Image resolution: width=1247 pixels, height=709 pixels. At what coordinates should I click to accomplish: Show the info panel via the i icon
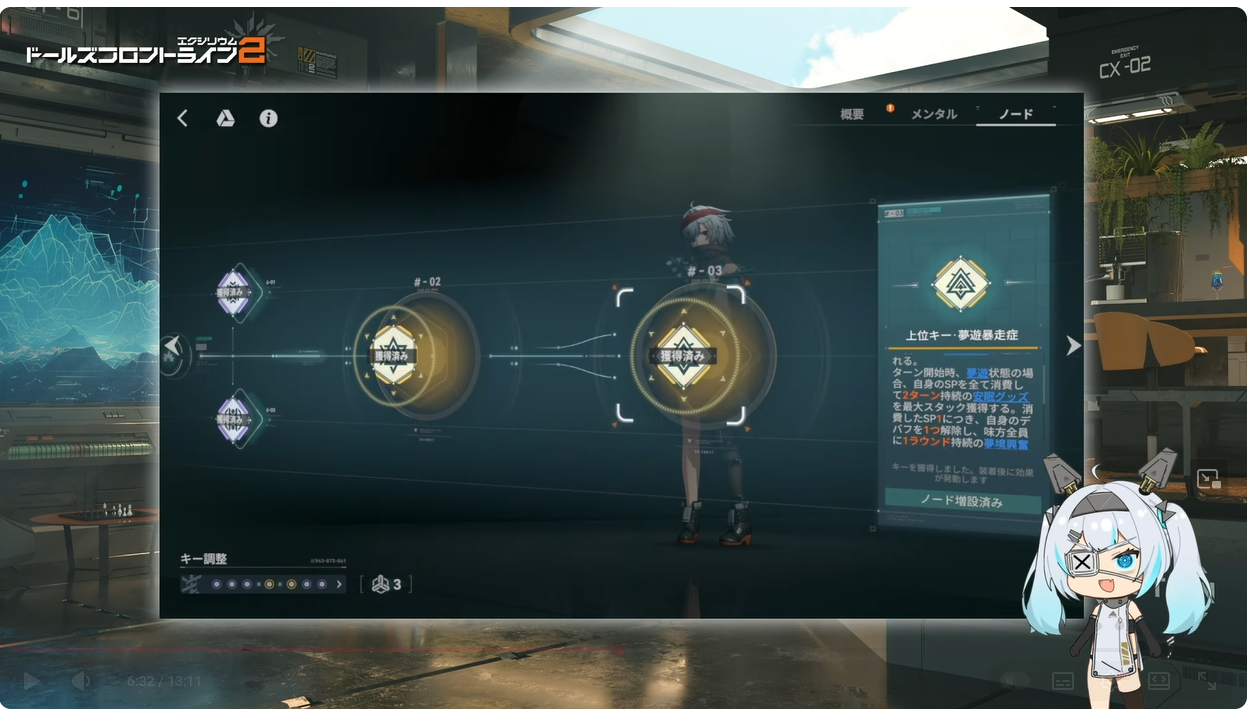click(x=268, y=118)
